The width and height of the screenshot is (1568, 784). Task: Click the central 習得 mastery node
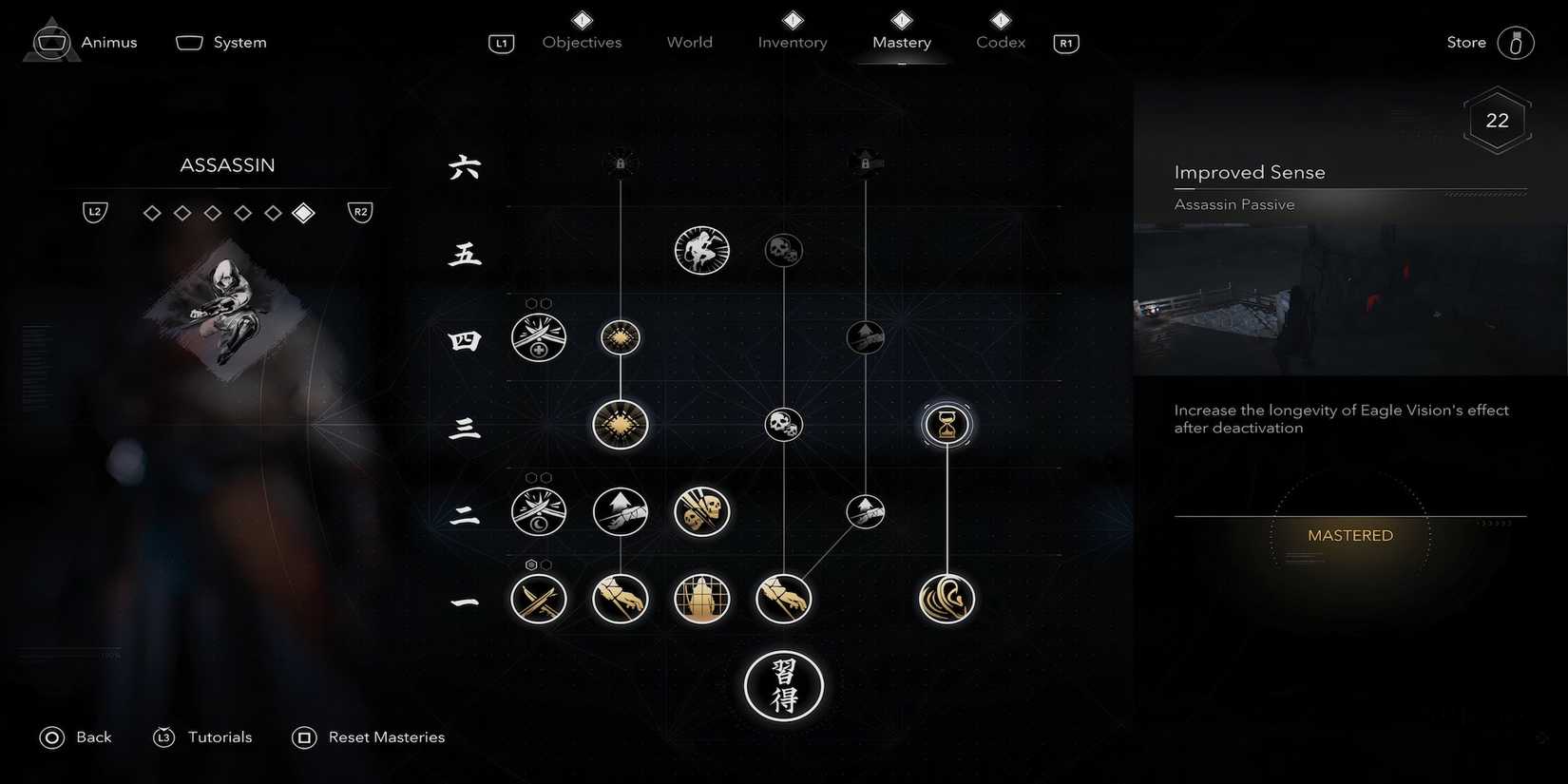(783, 686)
